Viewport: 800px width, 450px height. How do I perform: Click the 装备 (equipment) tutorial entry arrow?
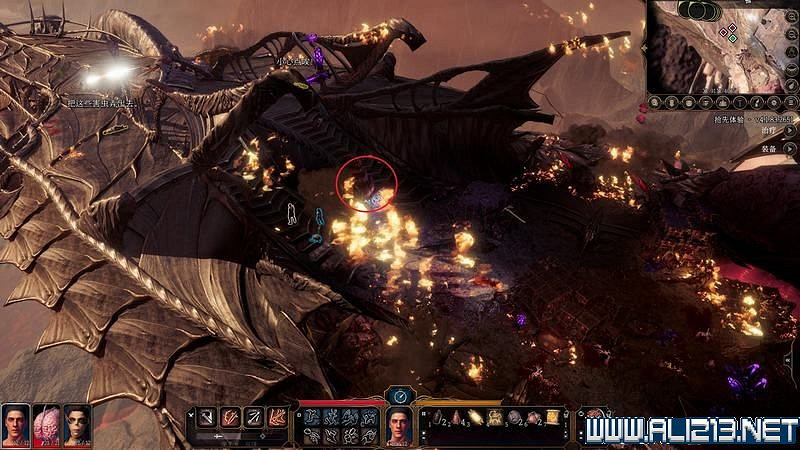tap(791, 149)
